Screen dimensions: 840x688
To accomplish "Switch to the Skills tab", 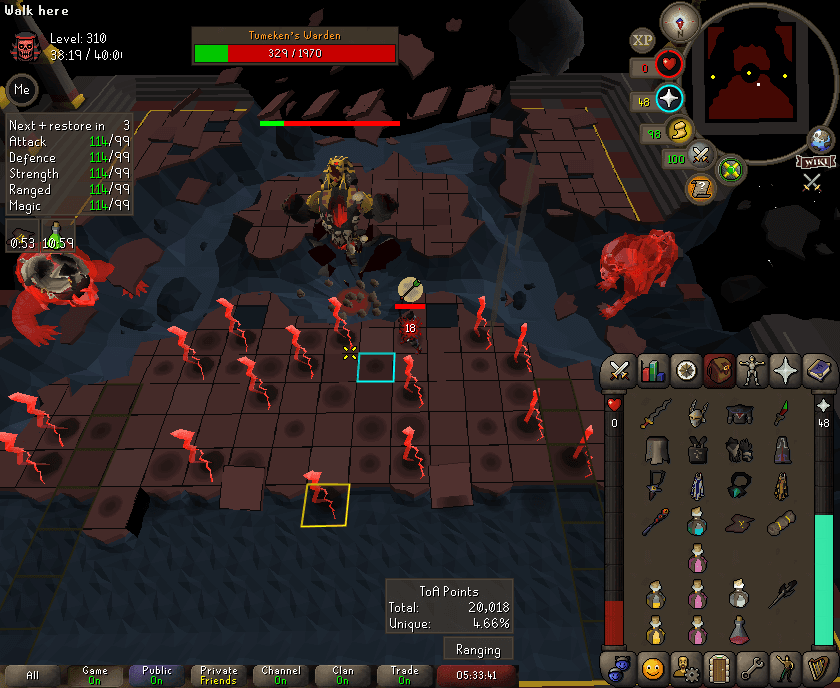I will point(653,371).
